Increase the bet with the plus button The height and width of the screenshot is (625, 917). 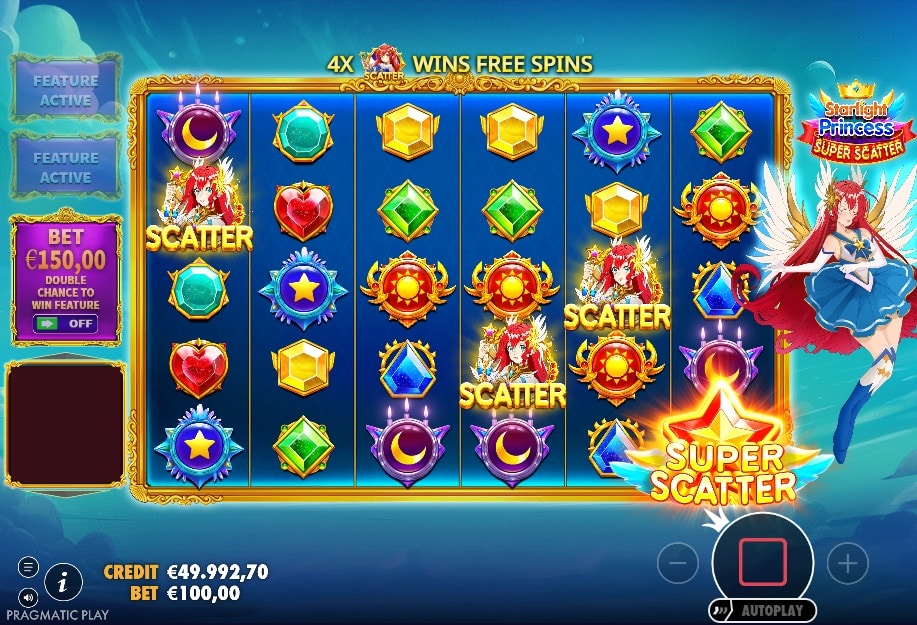848,564
